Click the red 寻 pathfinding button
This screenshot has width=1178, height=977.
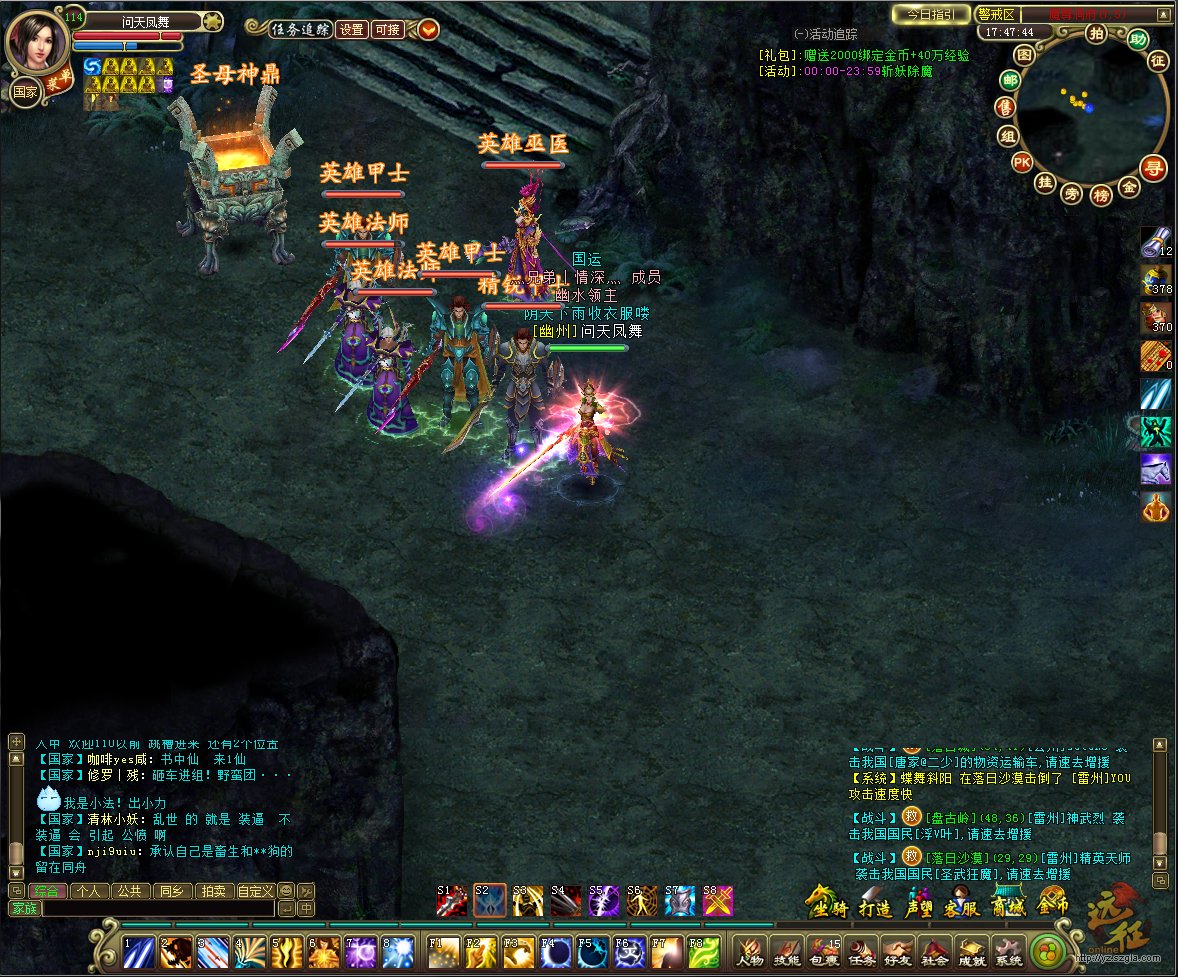tap(1154, 168)
